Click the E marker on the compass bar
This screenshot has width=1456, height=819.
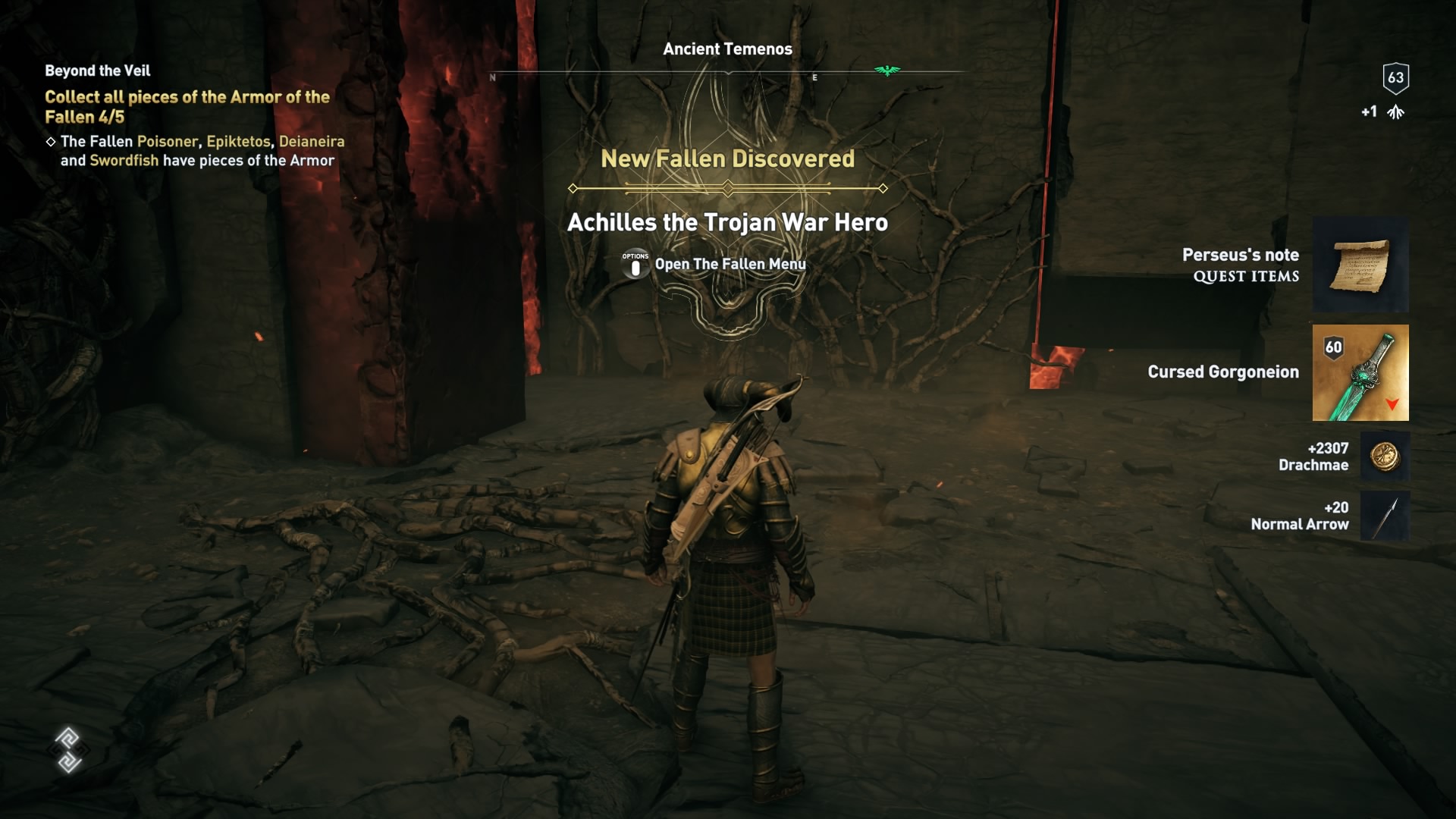(814, 77)
